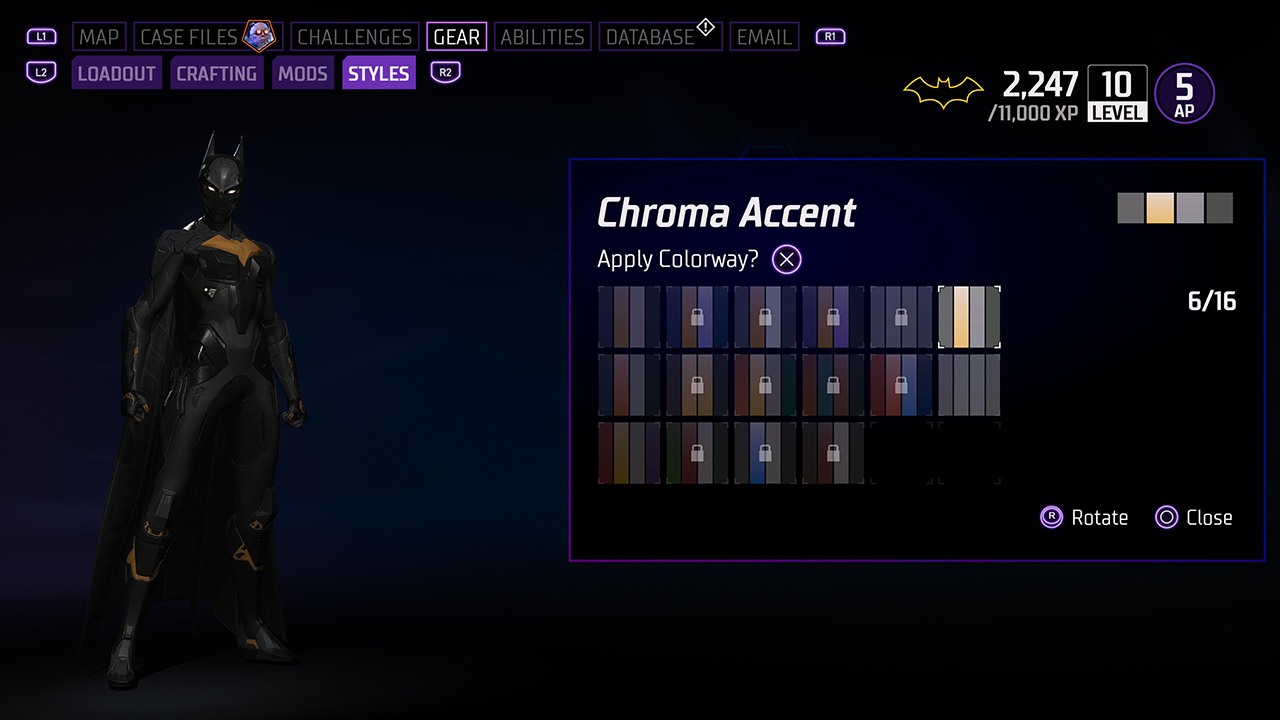Viewport: 1280px width, 720px height.
Task: Select the STYLES sub-tab
Action: (x=378, y=74)
